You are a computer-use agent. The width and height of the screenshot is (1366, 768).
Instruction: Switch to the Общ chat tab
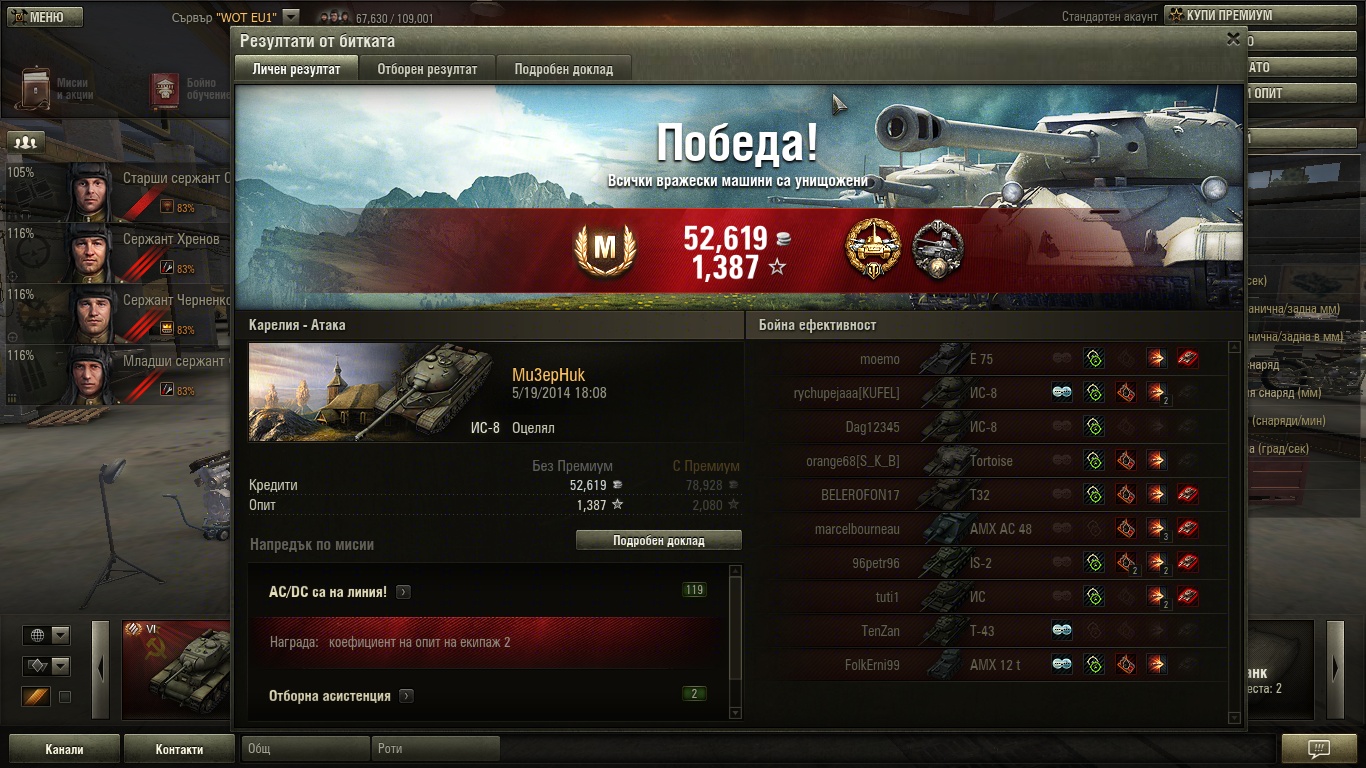click(305, 748)
